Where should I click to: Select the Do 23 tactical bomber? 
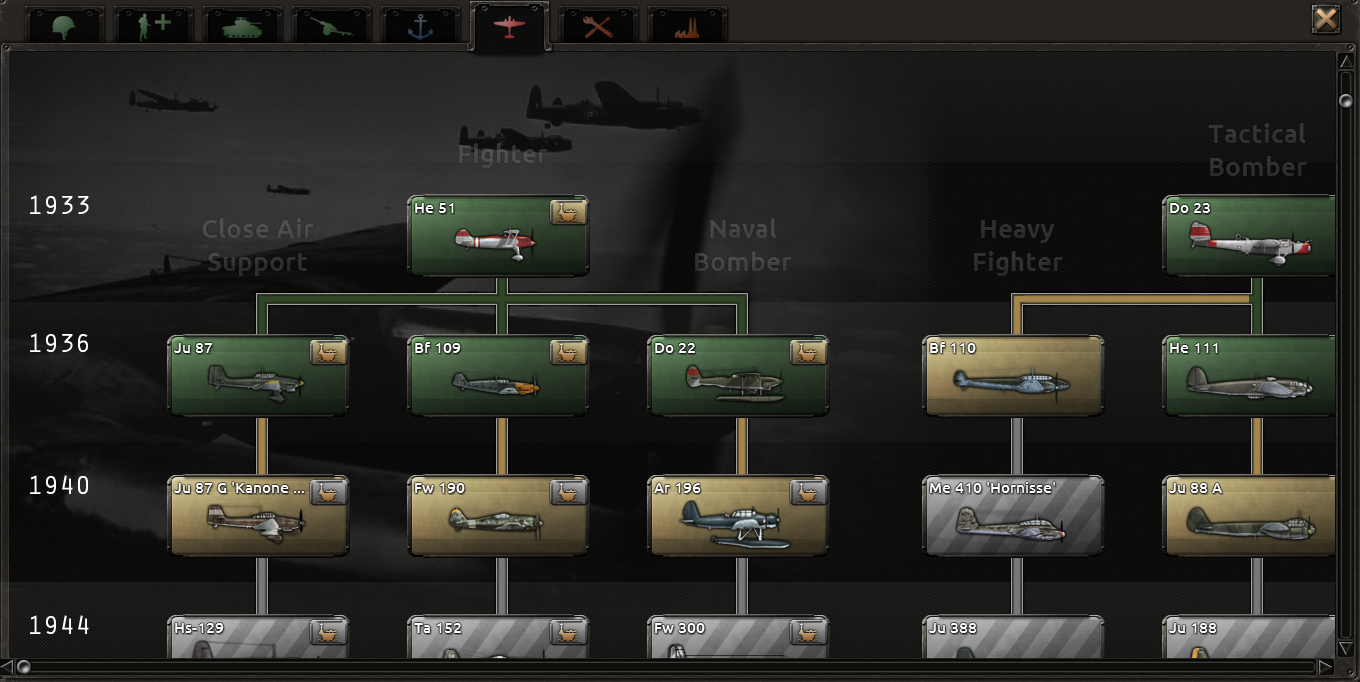1250,236
